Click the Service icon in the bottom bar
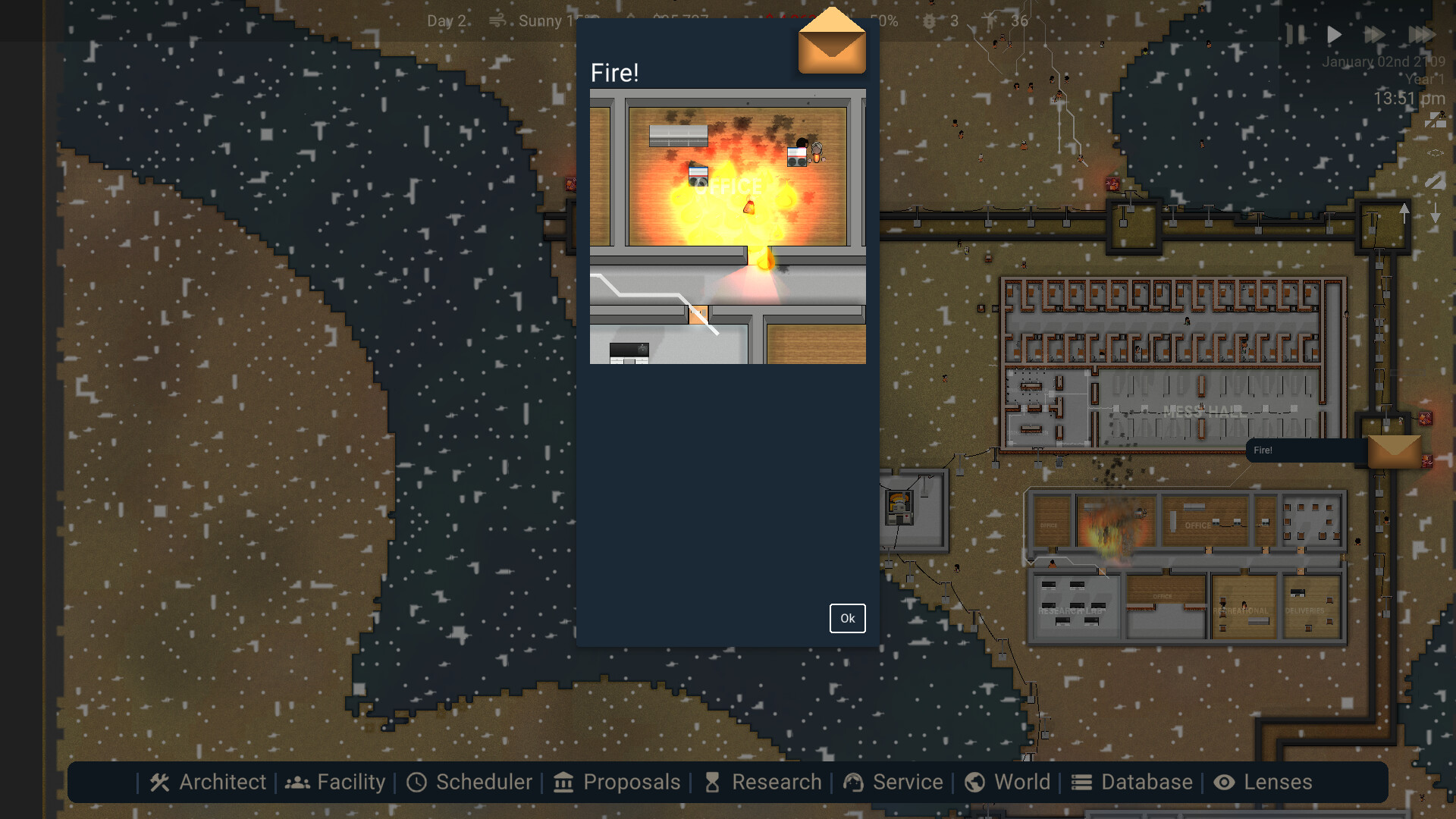1456x819 pixels. point(854,782)
